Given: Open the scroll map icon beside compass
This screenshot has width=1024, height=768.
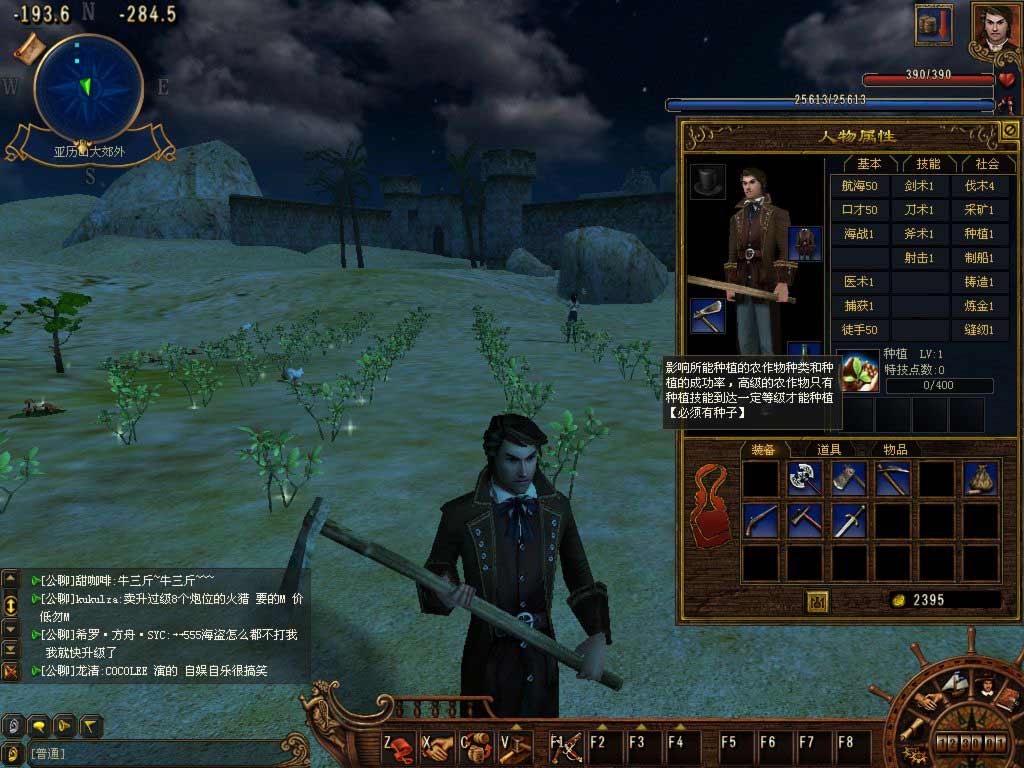Looking at the screenshot, I should coord(28,47).
